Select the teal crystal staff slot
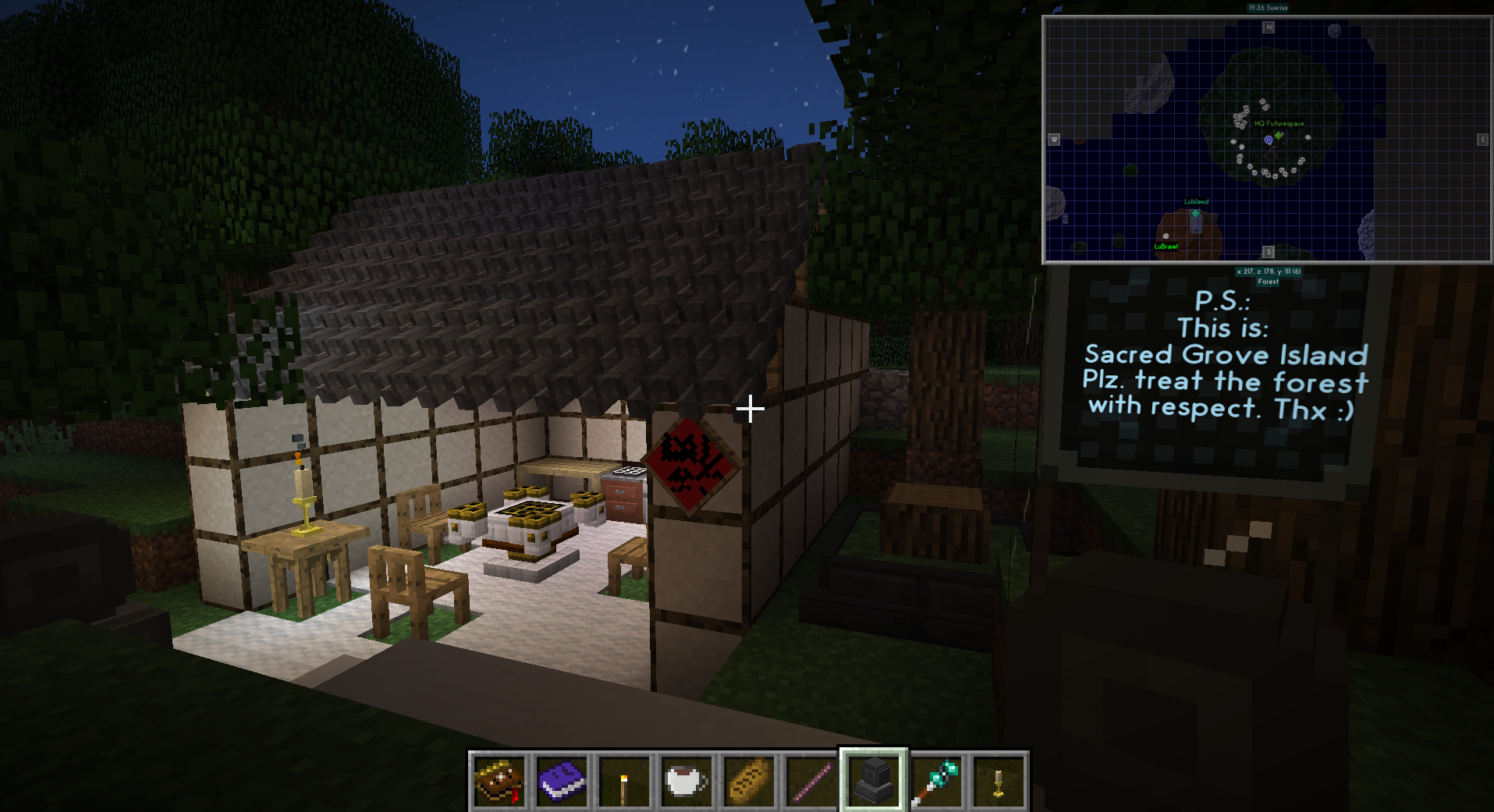The image size is (1494, 812). tap(936, 781)
